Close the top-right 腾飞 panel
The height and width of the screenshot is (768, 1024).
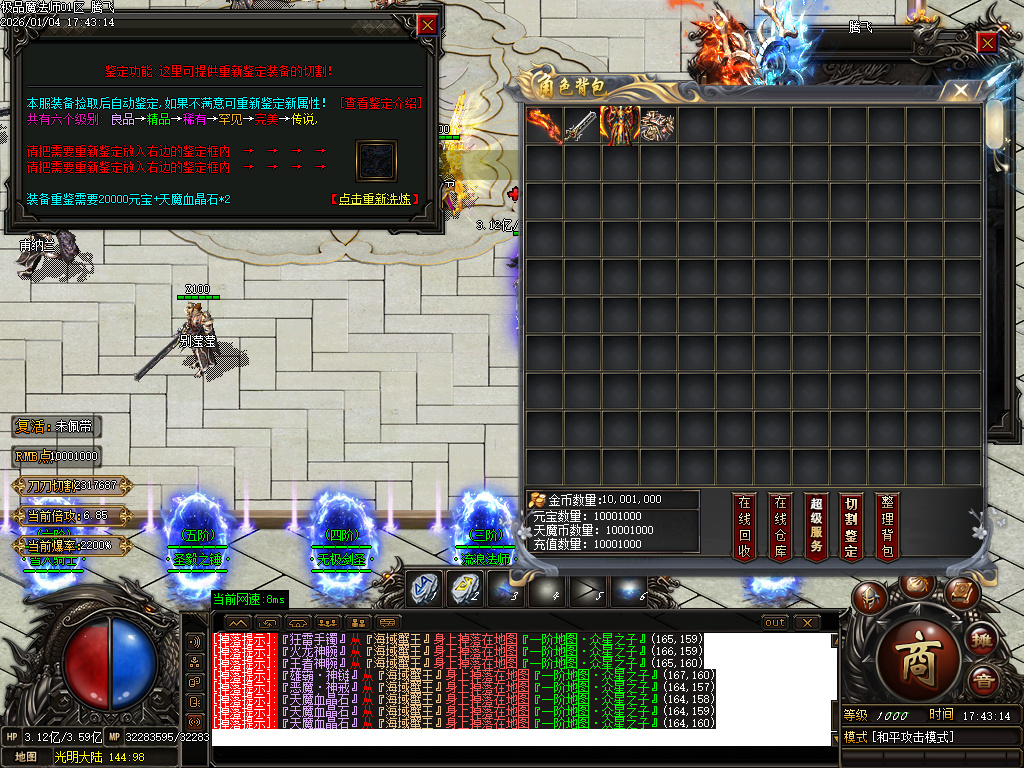[987, 42]
